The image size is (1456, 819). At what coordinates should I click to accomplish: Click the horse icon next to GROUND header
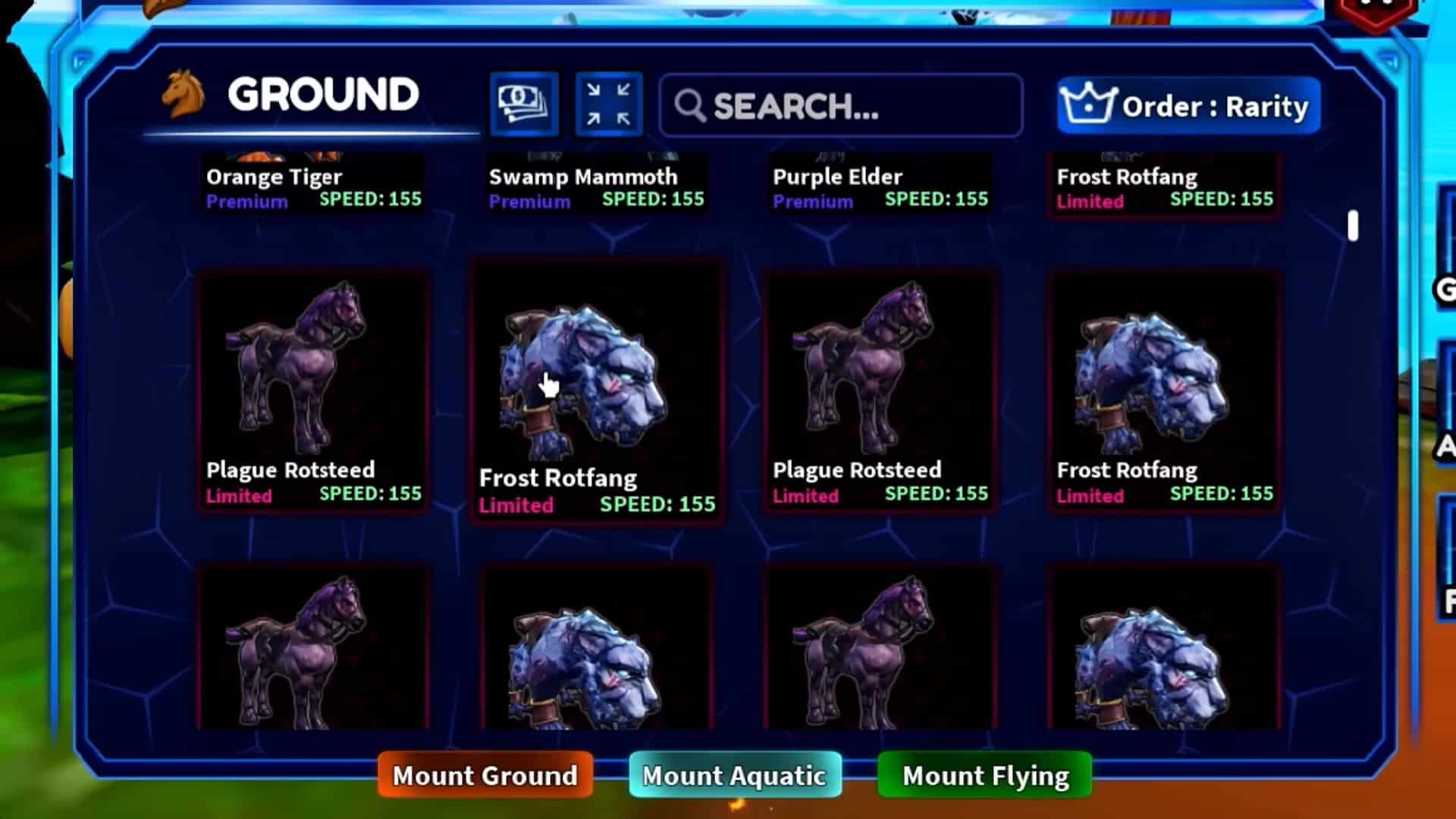(182, 94)
